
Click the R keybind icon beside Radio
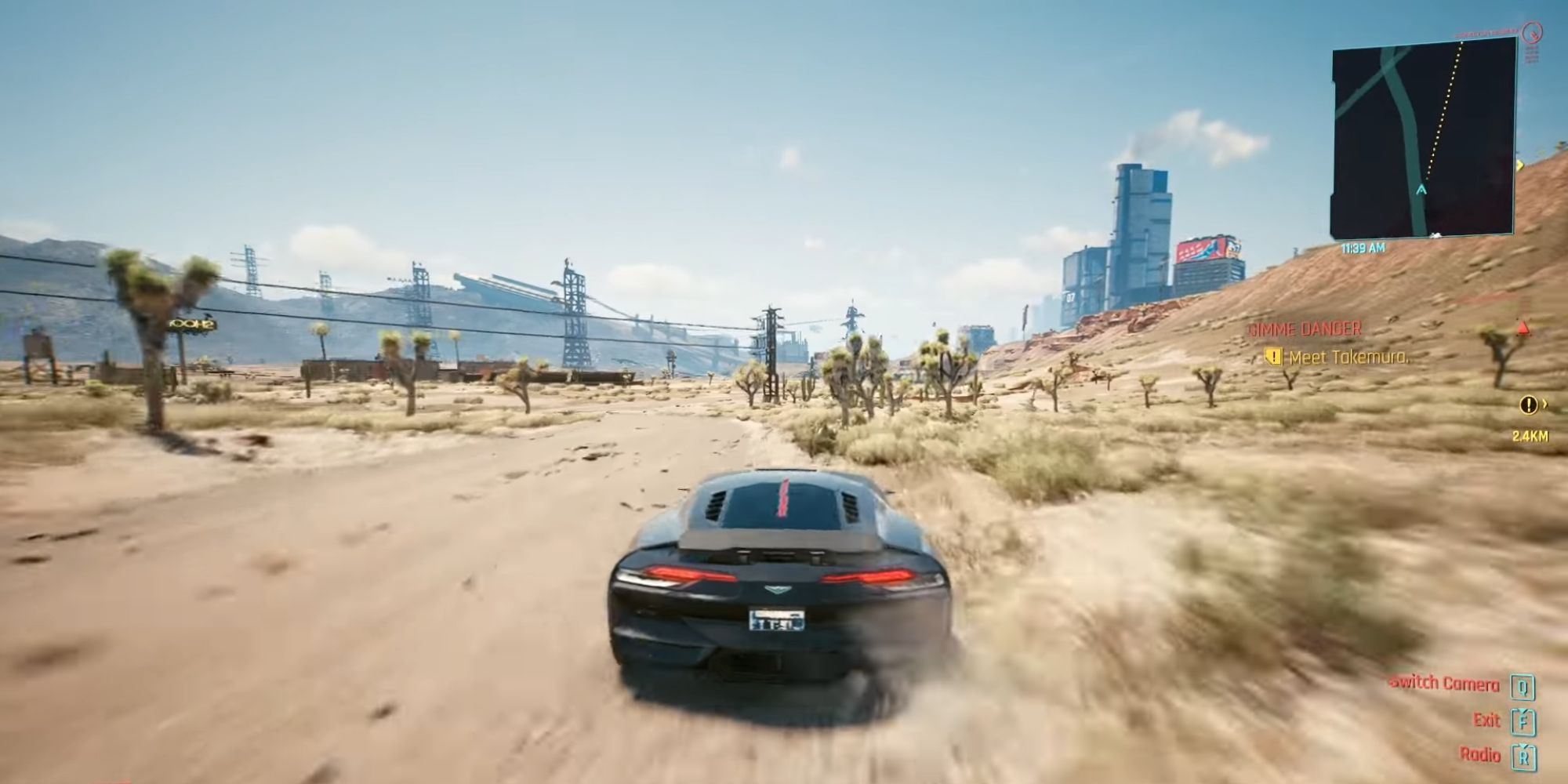(1522, 757)
